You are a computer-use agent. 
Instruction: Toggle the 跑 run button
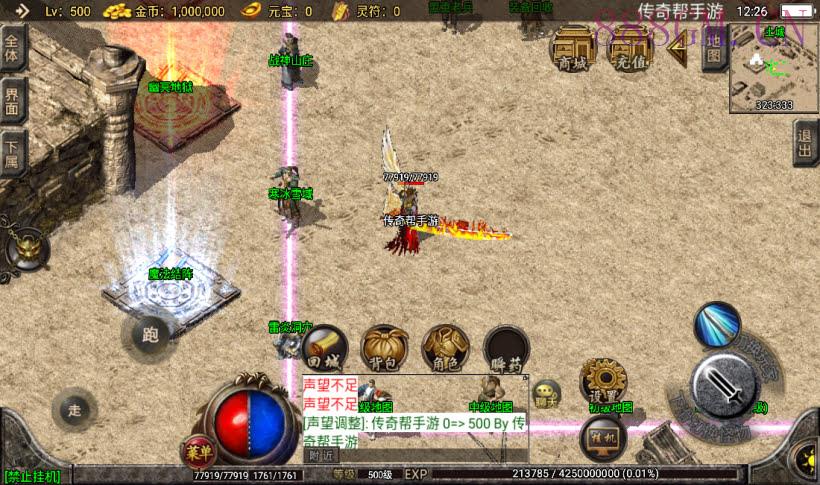[150, 335]
